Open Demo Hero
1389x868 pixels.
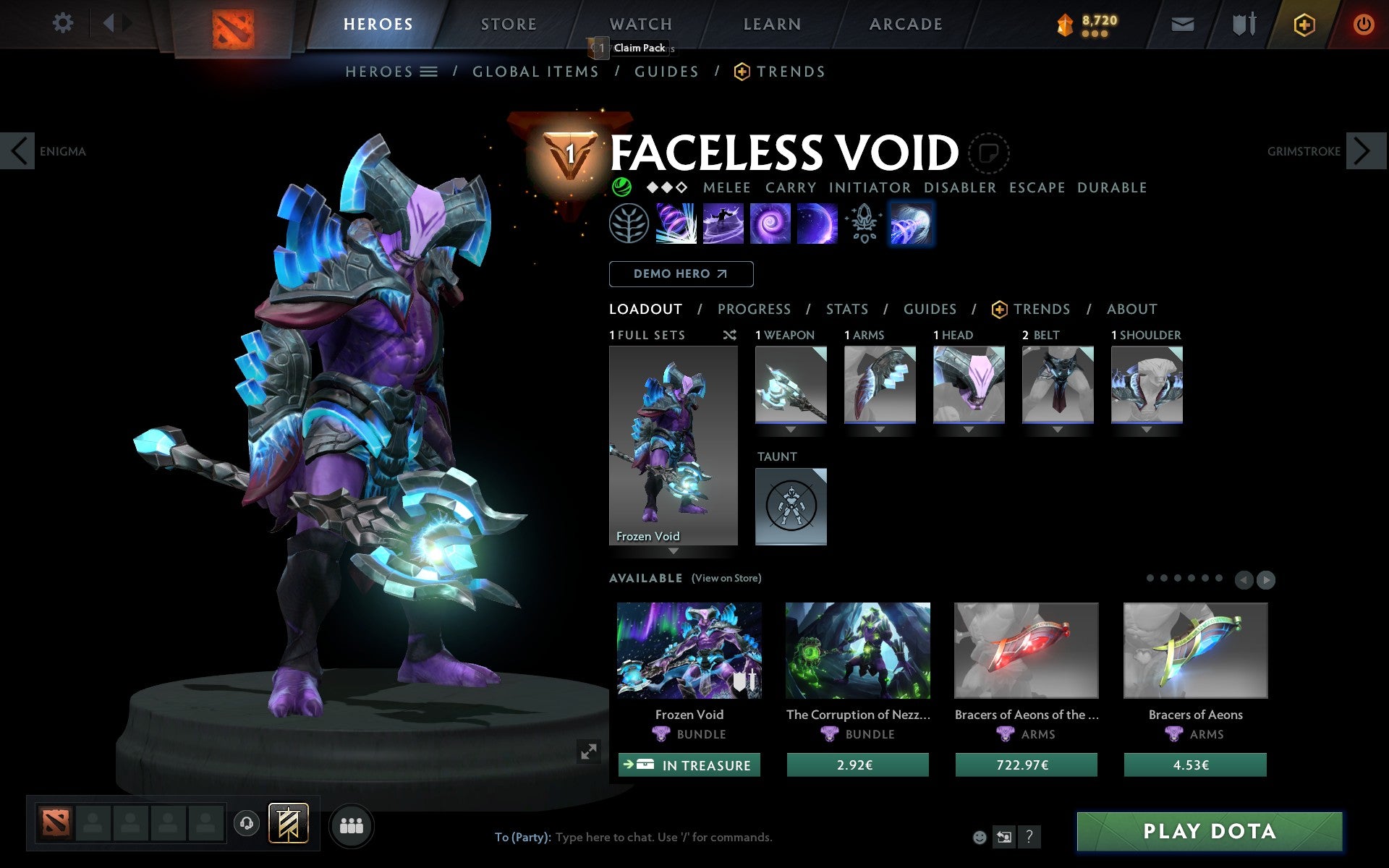click(x=681, y=273)
